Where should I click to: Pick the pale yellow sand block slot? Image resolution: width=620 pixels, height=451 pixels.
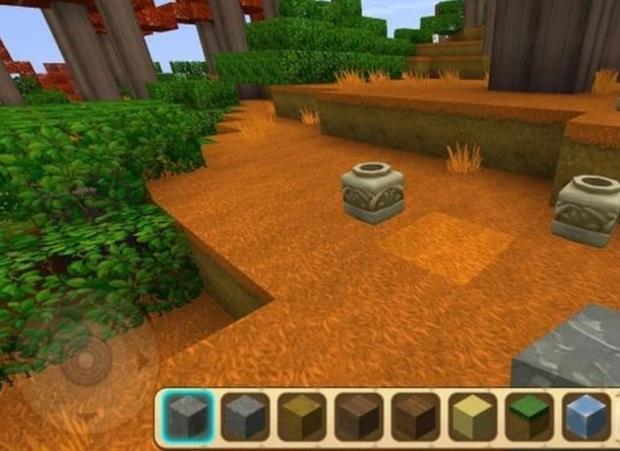pyautogui.click(x=472, y=416)
